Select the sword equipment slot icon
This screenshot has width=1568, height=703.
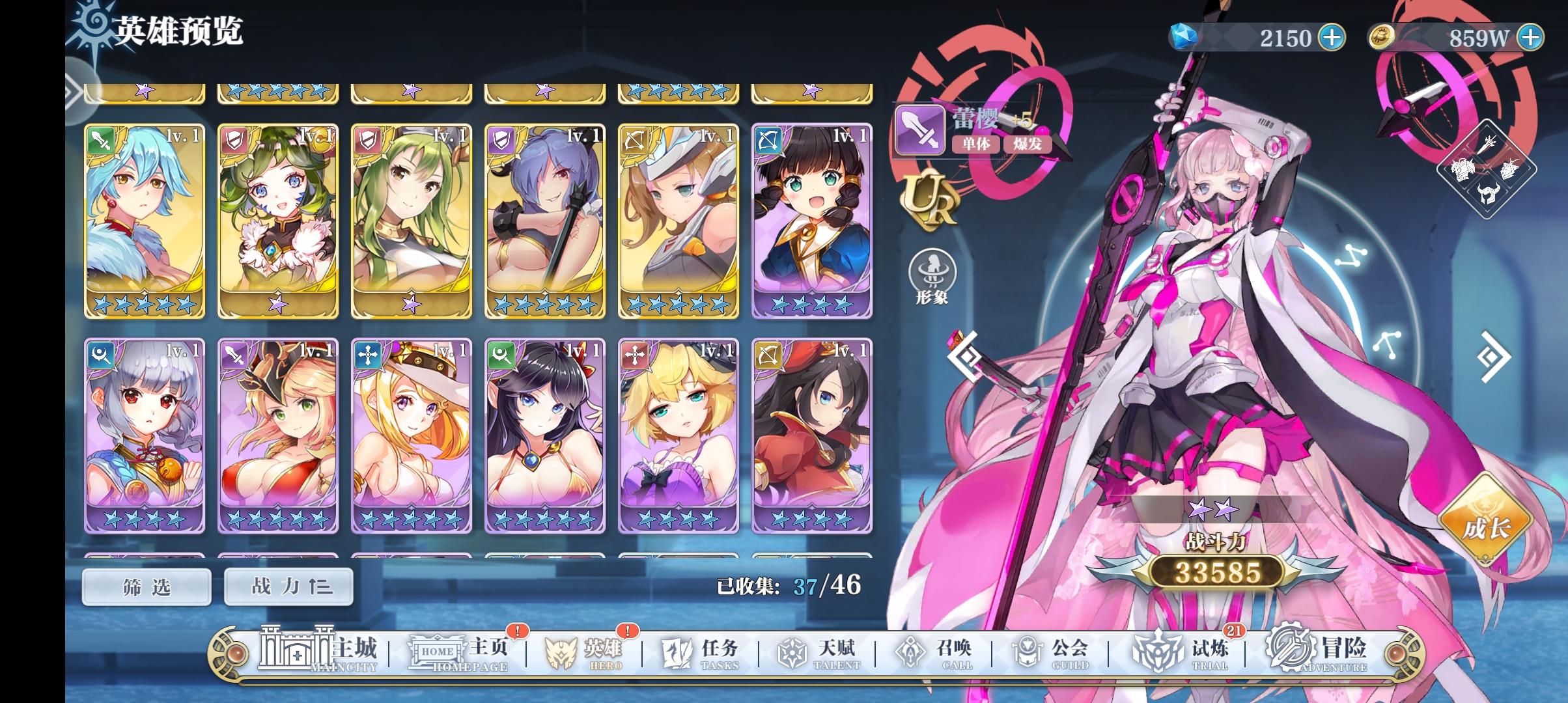[x=1487, y=145]
